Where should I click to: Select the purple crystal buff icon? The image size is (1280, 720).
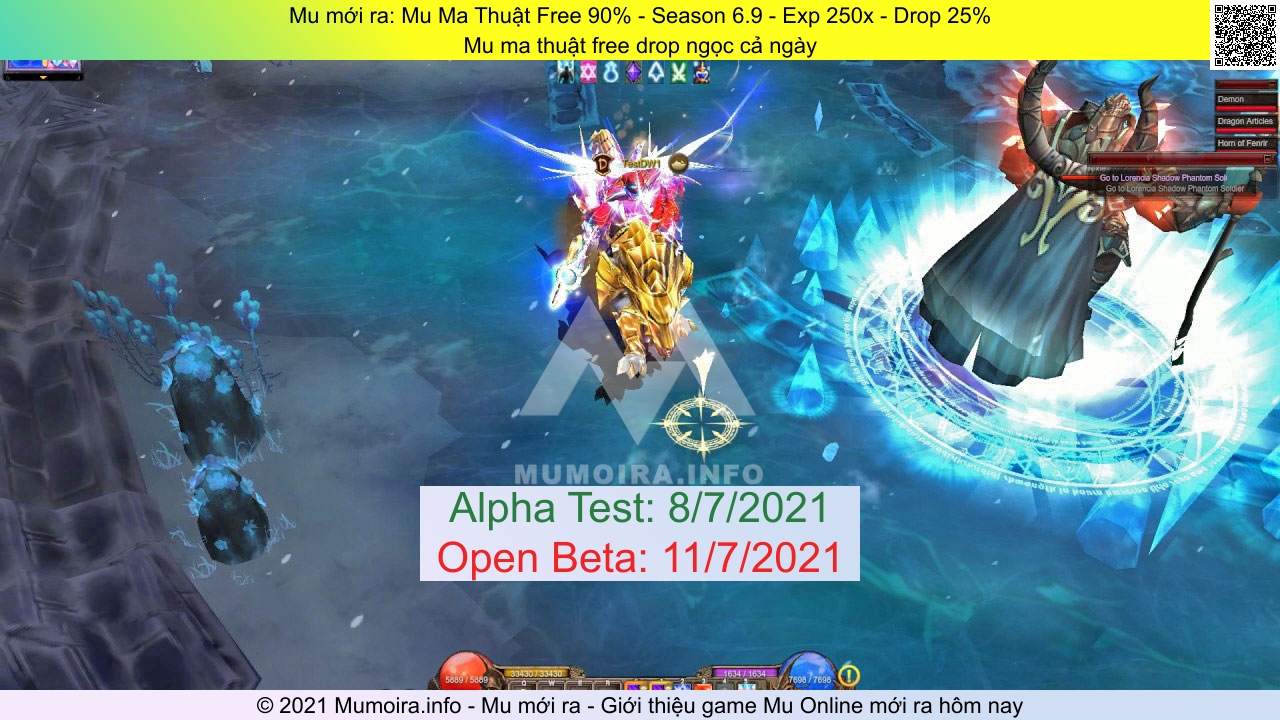pos(633,72)
